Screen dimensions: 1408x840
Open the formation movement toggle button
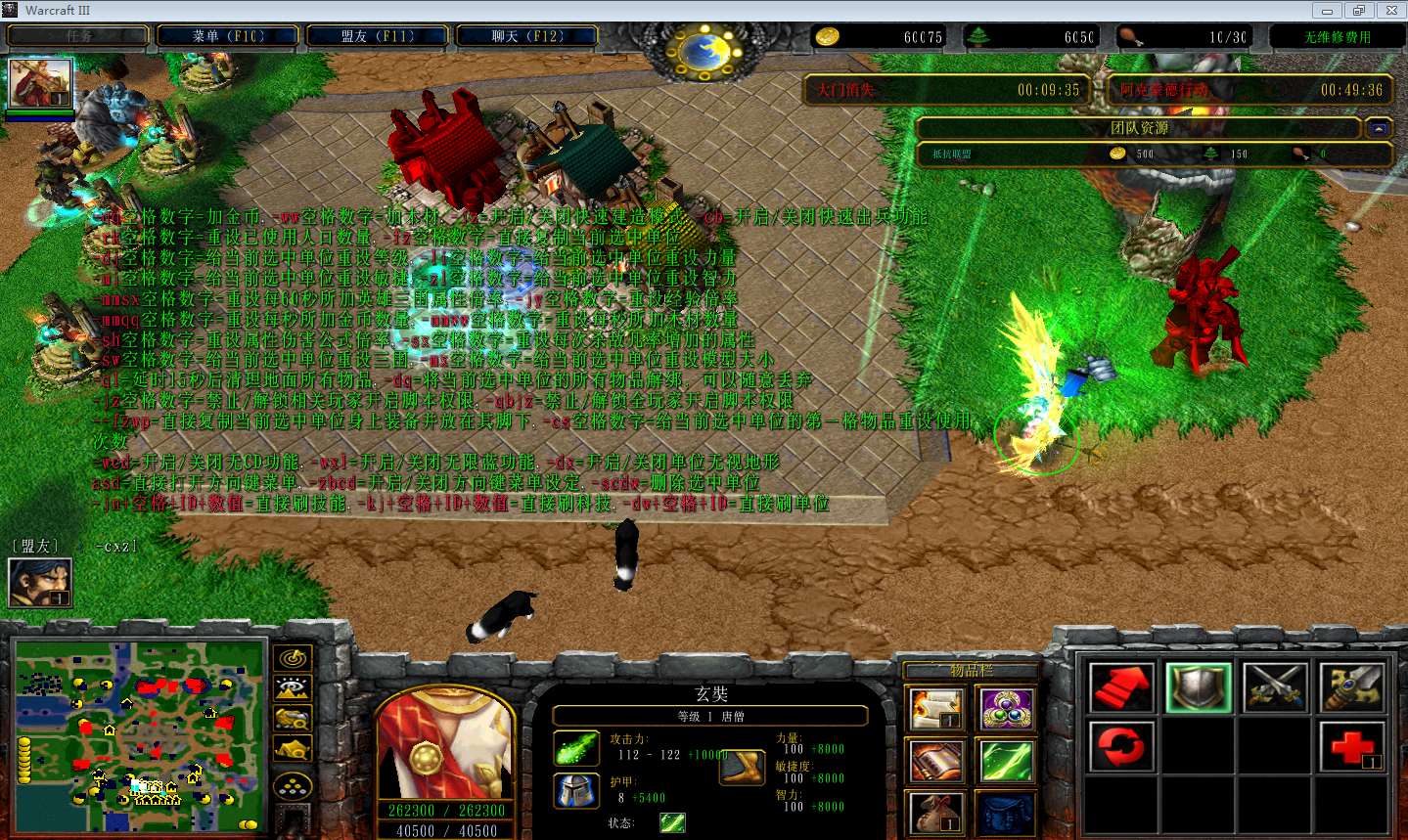tap(294, 785)
